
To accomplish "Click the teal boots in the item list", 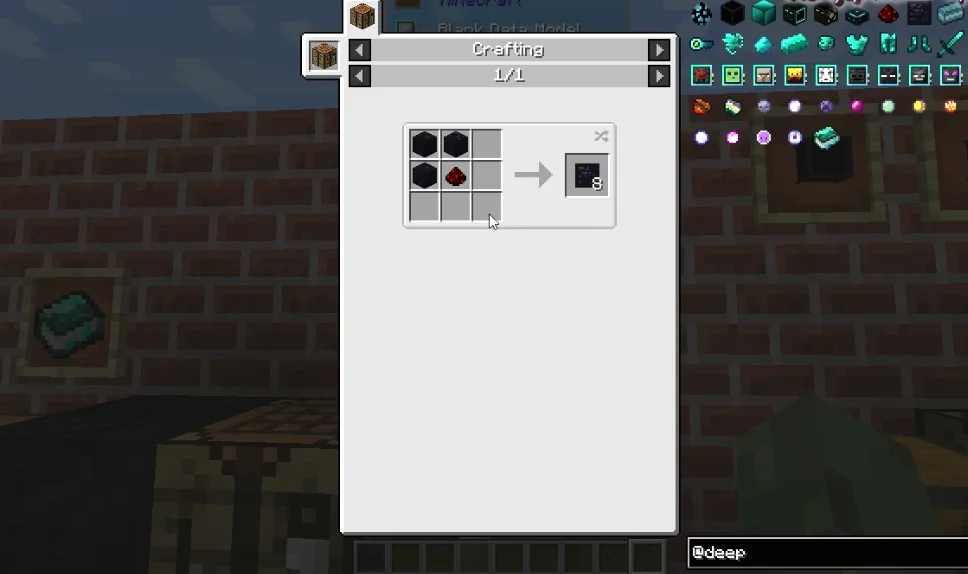I will click(919, 44).
